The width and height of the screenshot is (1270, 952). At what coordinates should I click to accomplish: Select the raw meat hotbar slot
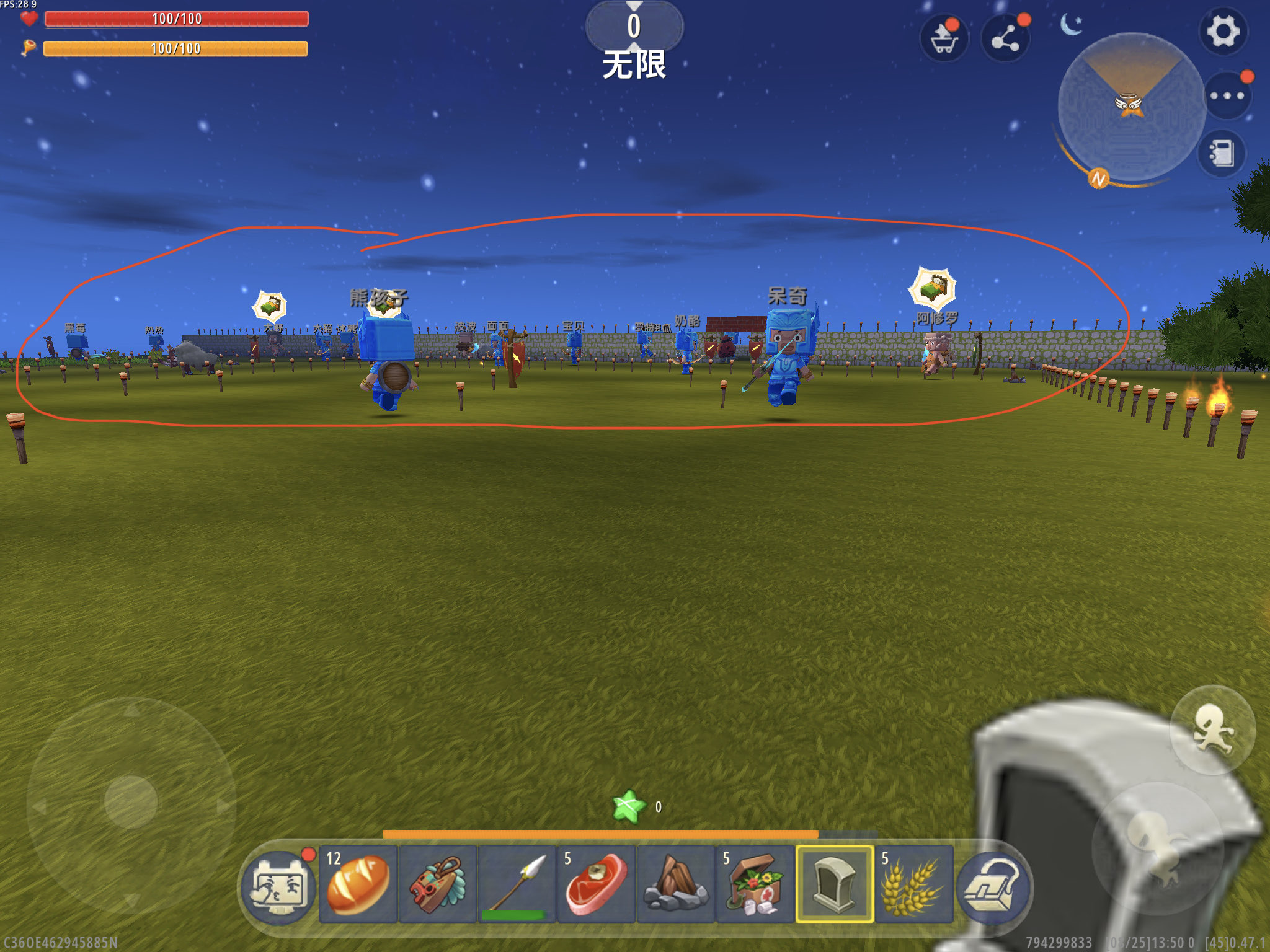point(597,884)
